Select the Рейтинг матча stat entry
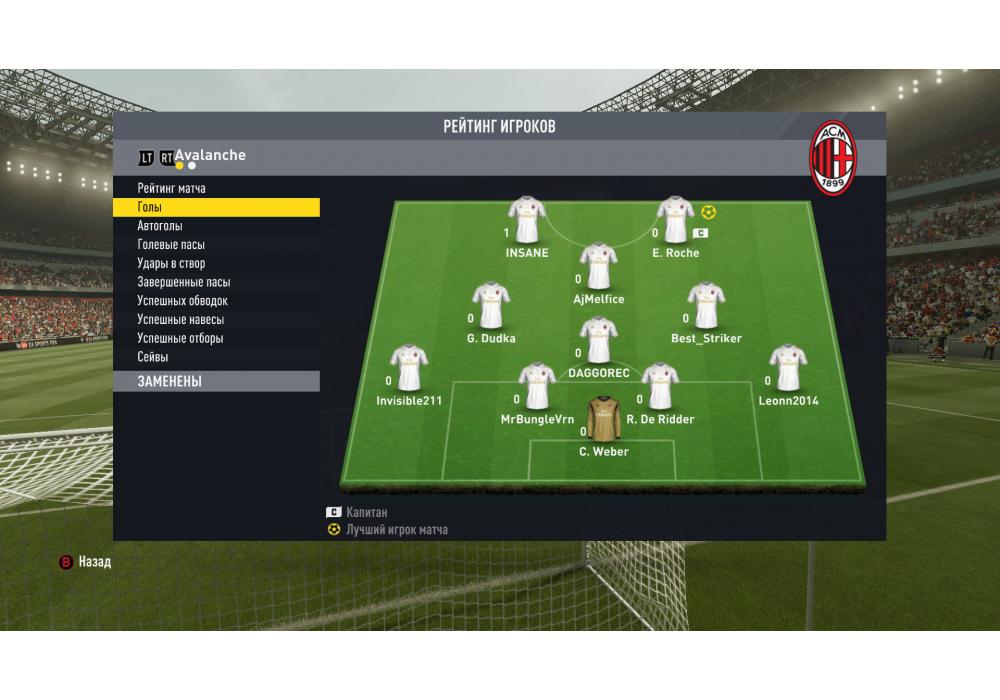 [172, 188]
